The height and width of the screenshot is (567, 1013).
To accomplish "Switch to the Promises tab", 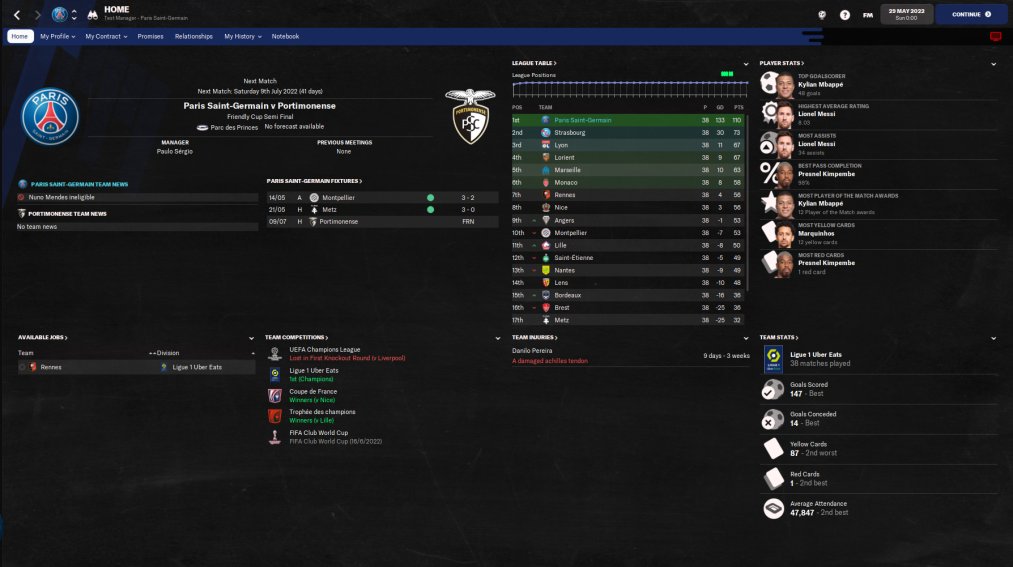I will point(150,36).
